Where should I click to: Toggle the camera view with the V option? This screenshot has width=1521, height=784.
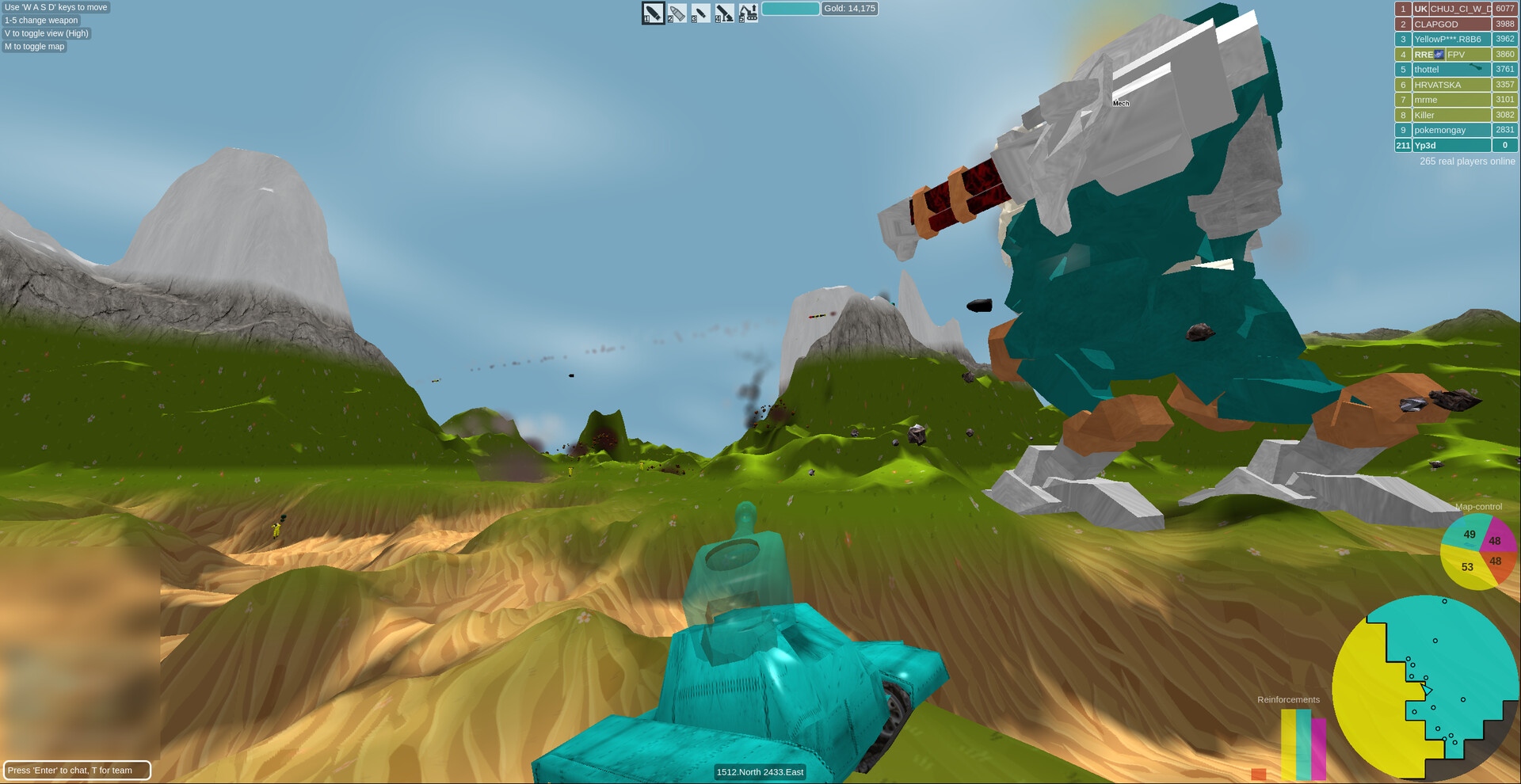click(x=46, y=33)
